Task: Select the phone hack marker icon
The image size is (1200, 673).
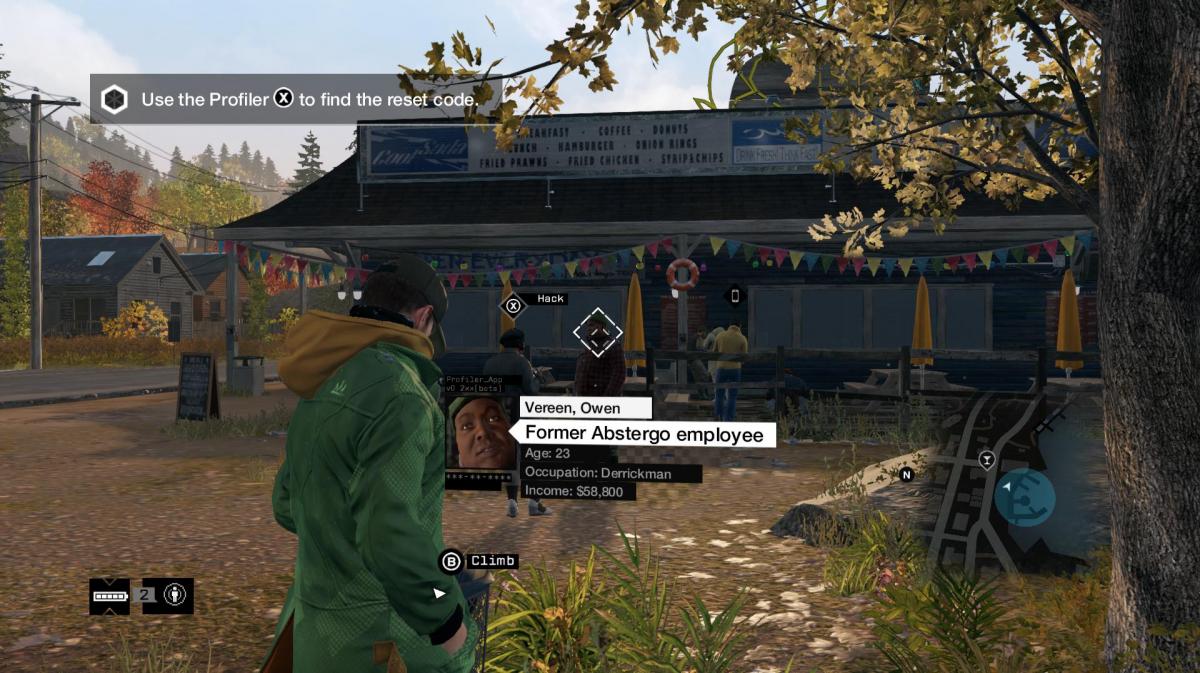Action: (x=735, y=295)
